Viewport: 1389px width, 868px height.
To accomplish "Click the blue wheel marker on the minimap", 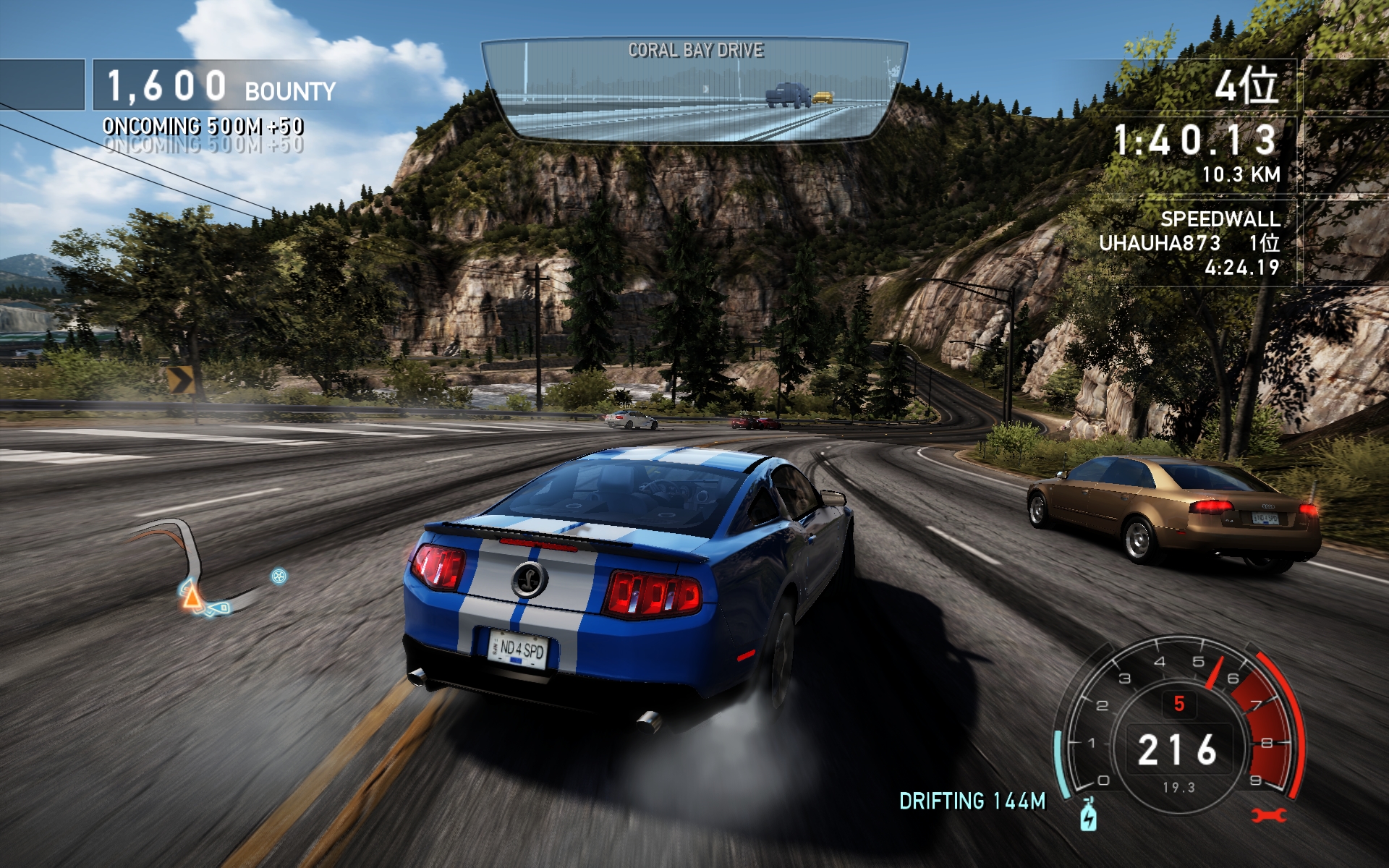I will coord(279,576).
